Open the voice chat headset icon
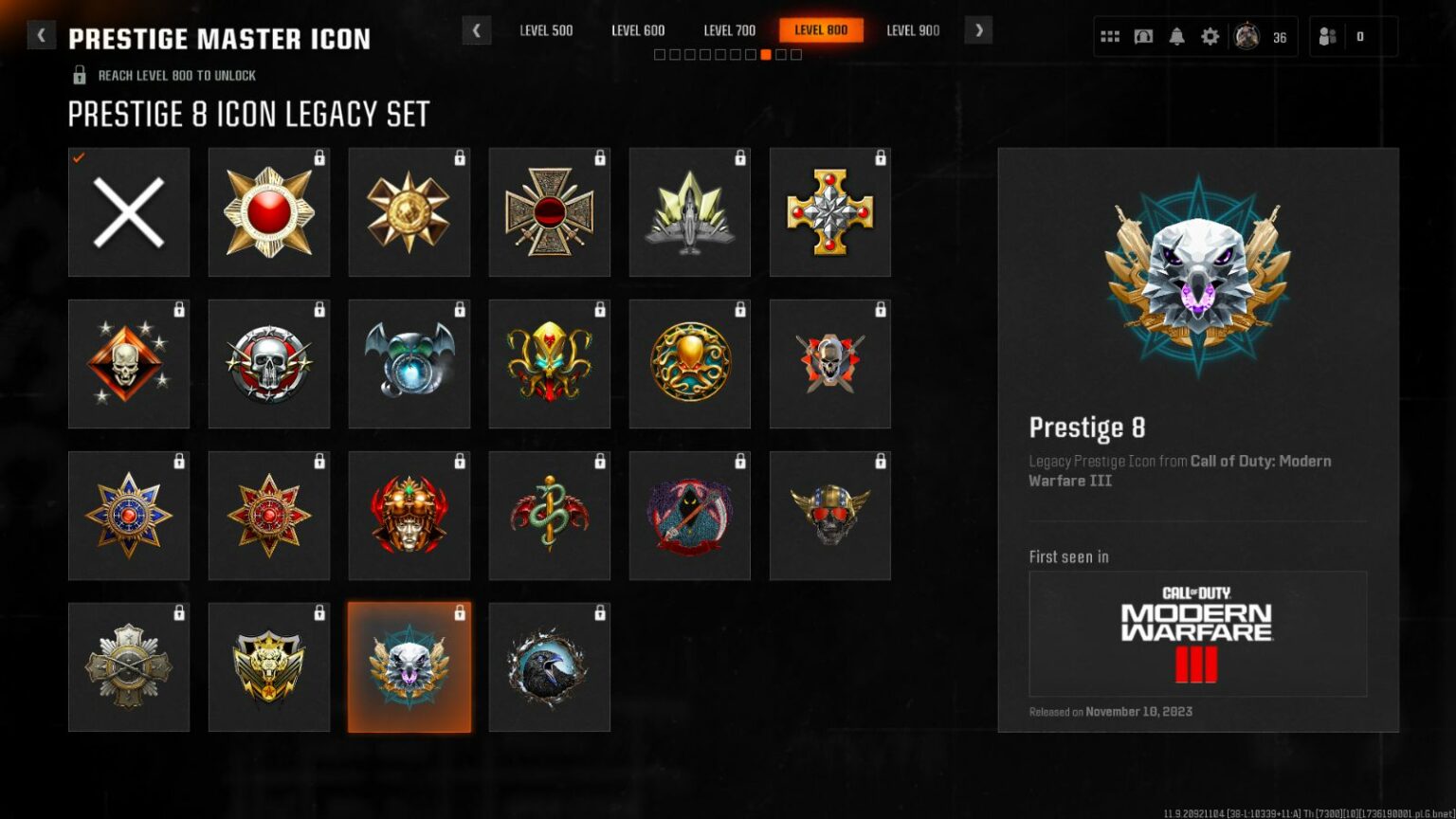The height and width of the screenshot is (819, 1456). tap(1143, 35)
